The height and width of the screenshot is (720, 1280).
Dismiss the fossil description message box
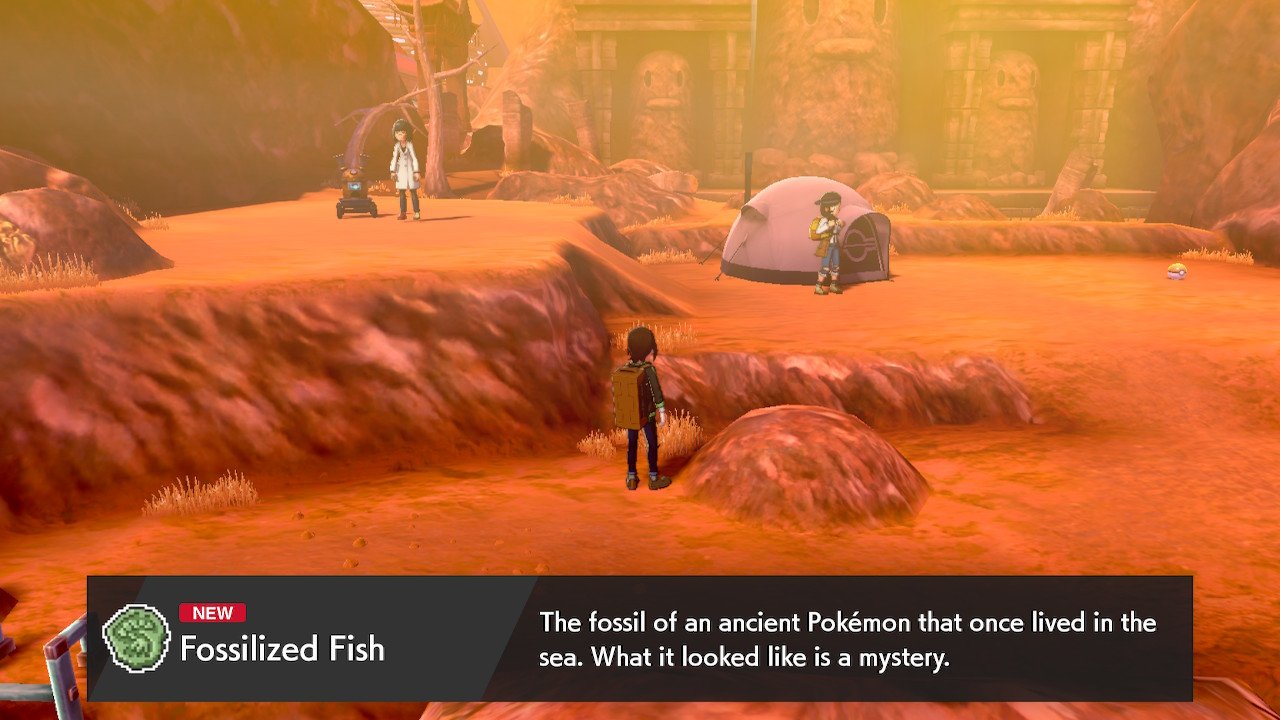[x=846, y=639]
